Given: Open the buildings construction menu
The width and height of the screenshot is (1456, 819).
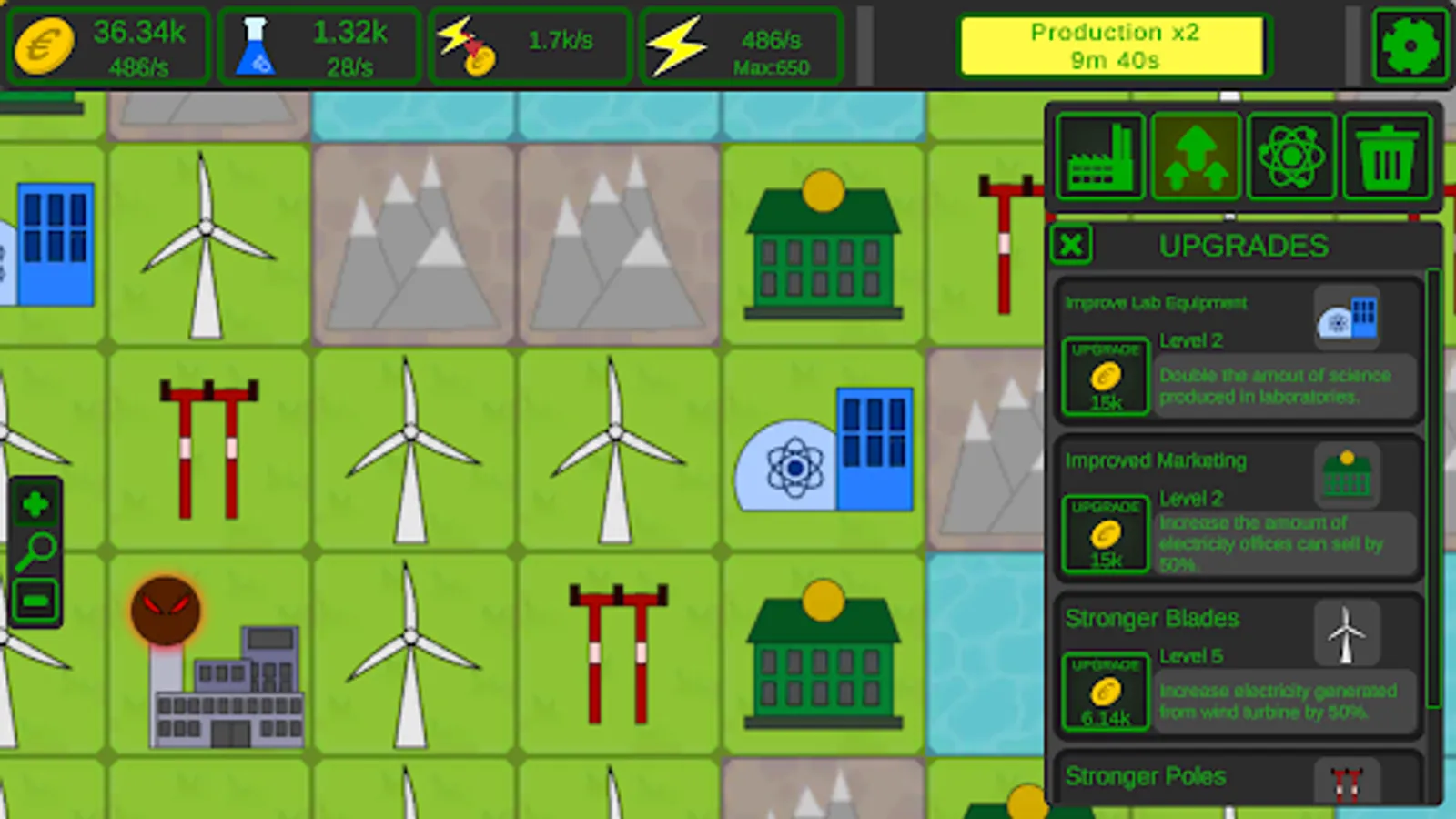Looking at the screenshot, I should pyautogui.click(x=1101, y=156).
